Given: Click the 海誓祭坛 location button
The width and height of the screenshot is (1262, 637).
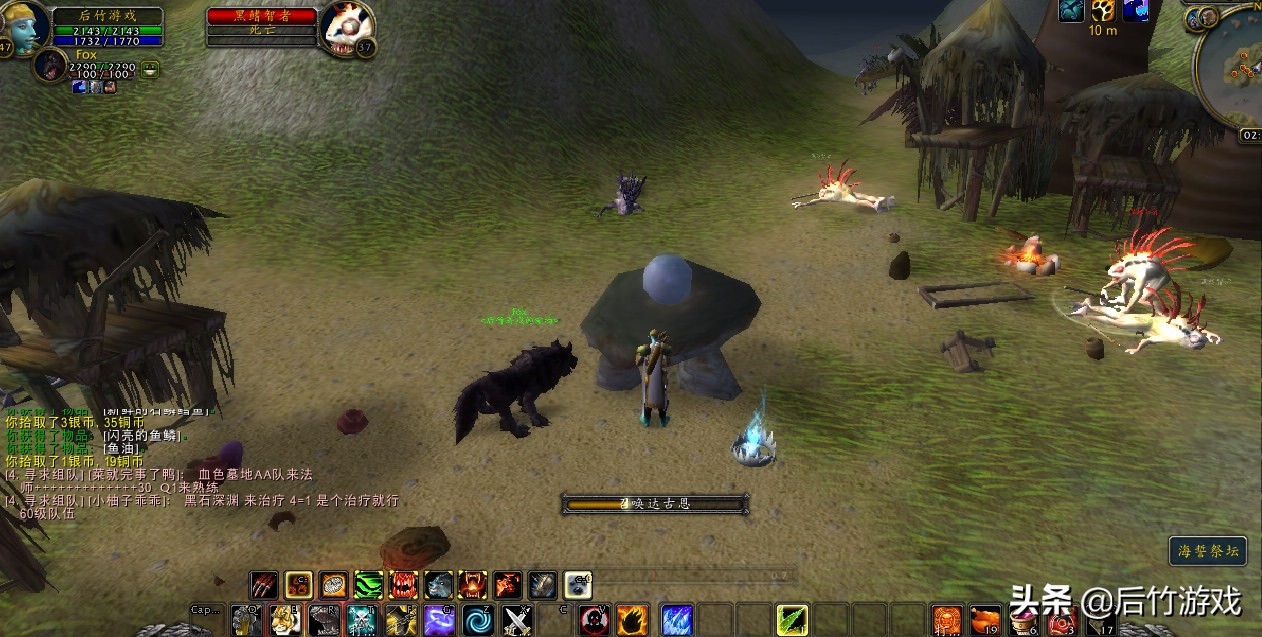Looking at the screenshot, I should point(1208,551).
